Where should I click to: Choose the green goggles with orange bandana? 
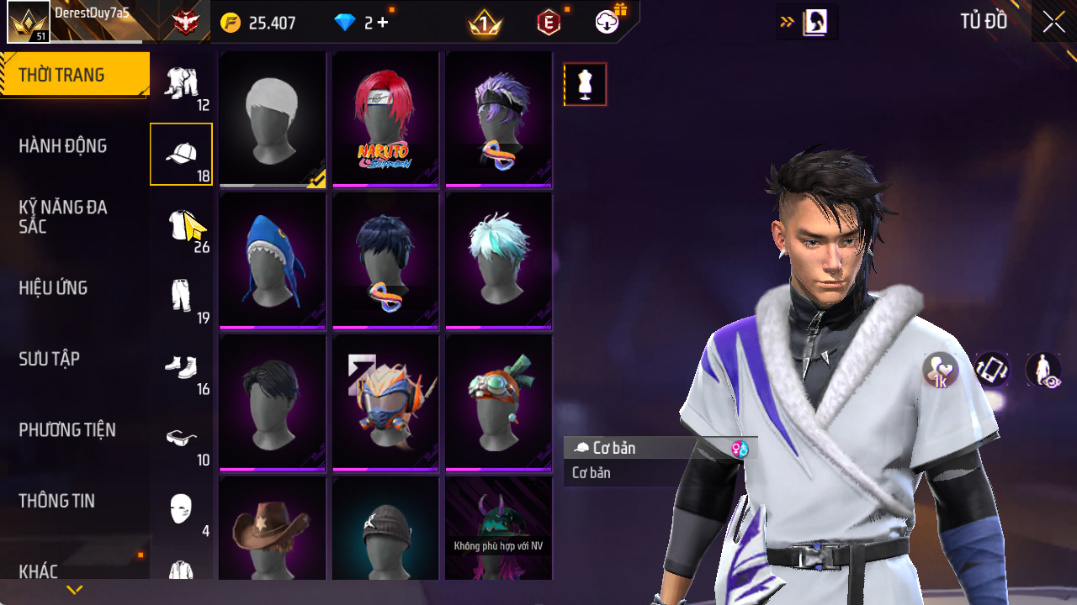(x=498, y=402)
